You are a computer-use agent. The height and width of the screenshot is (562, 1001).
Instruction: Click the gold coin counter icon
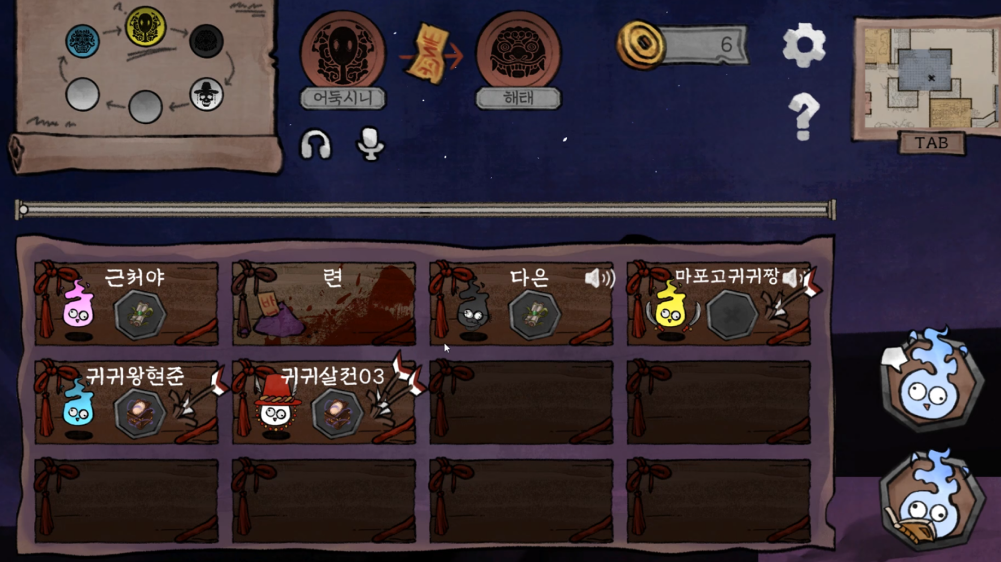pyautogui.click(x=638, y=45)
